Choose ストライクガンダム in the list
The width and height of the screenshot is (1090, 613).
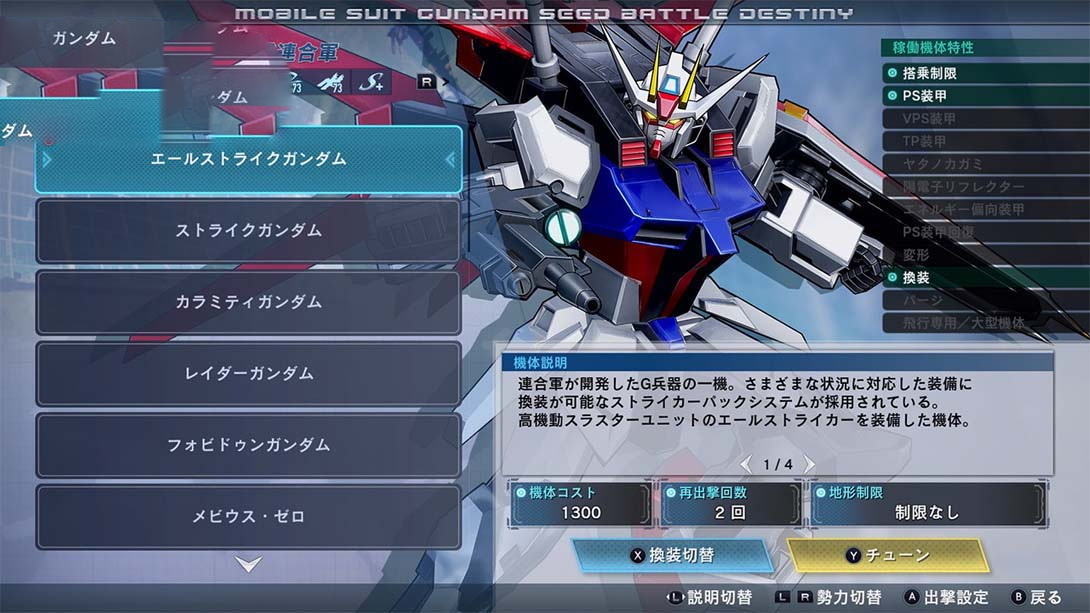tap(248, 231)
